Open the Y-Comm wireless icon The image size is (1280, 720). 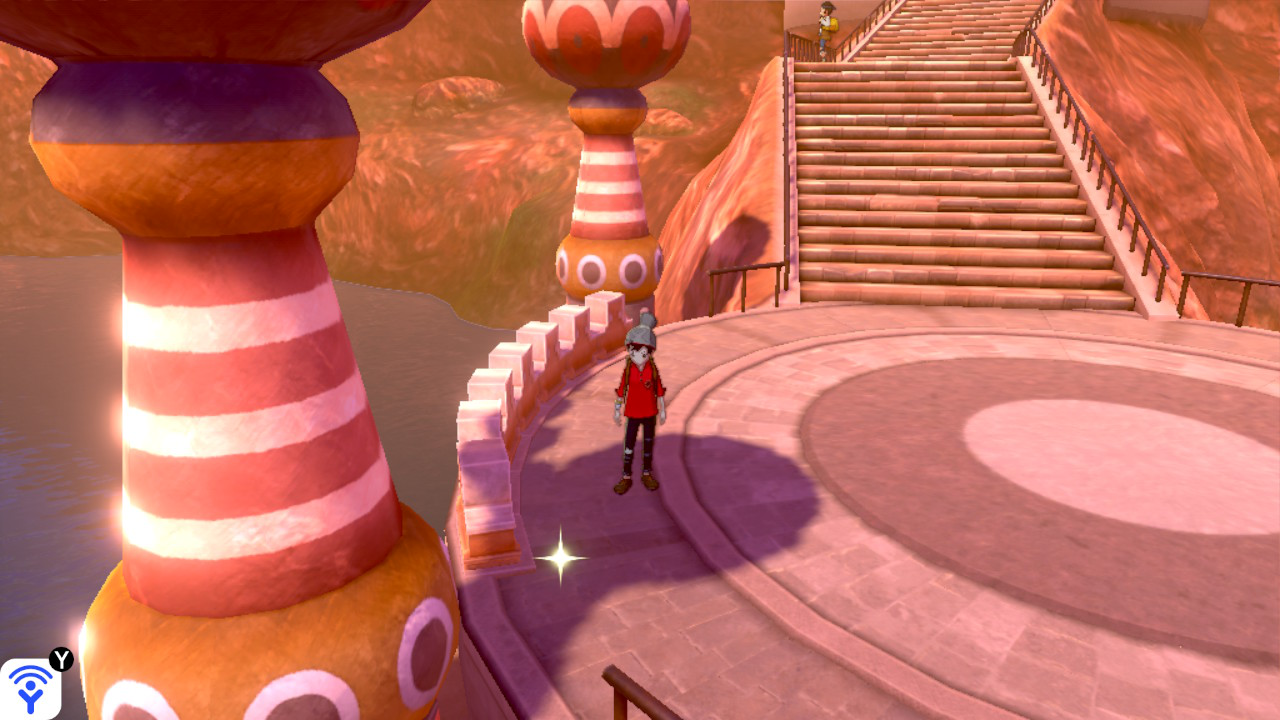[x=30, y=688]
